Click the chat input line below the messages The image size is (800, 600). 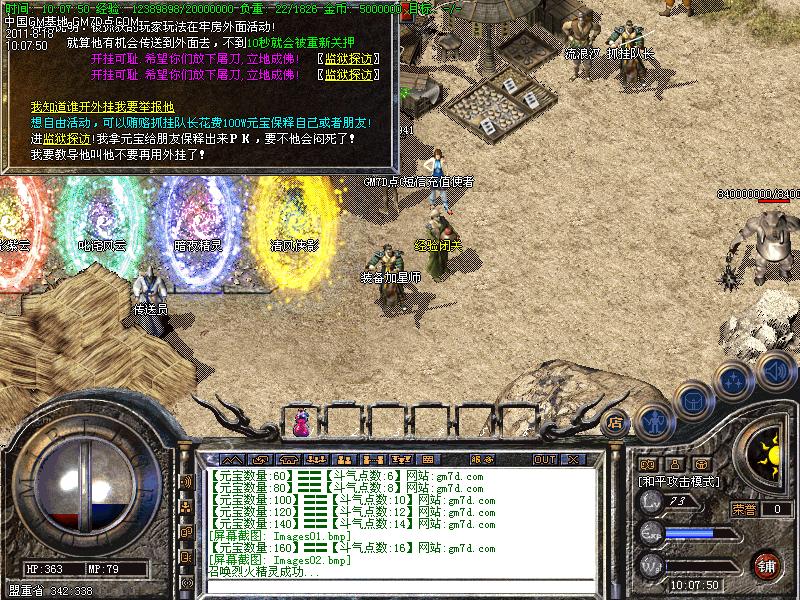400,586
